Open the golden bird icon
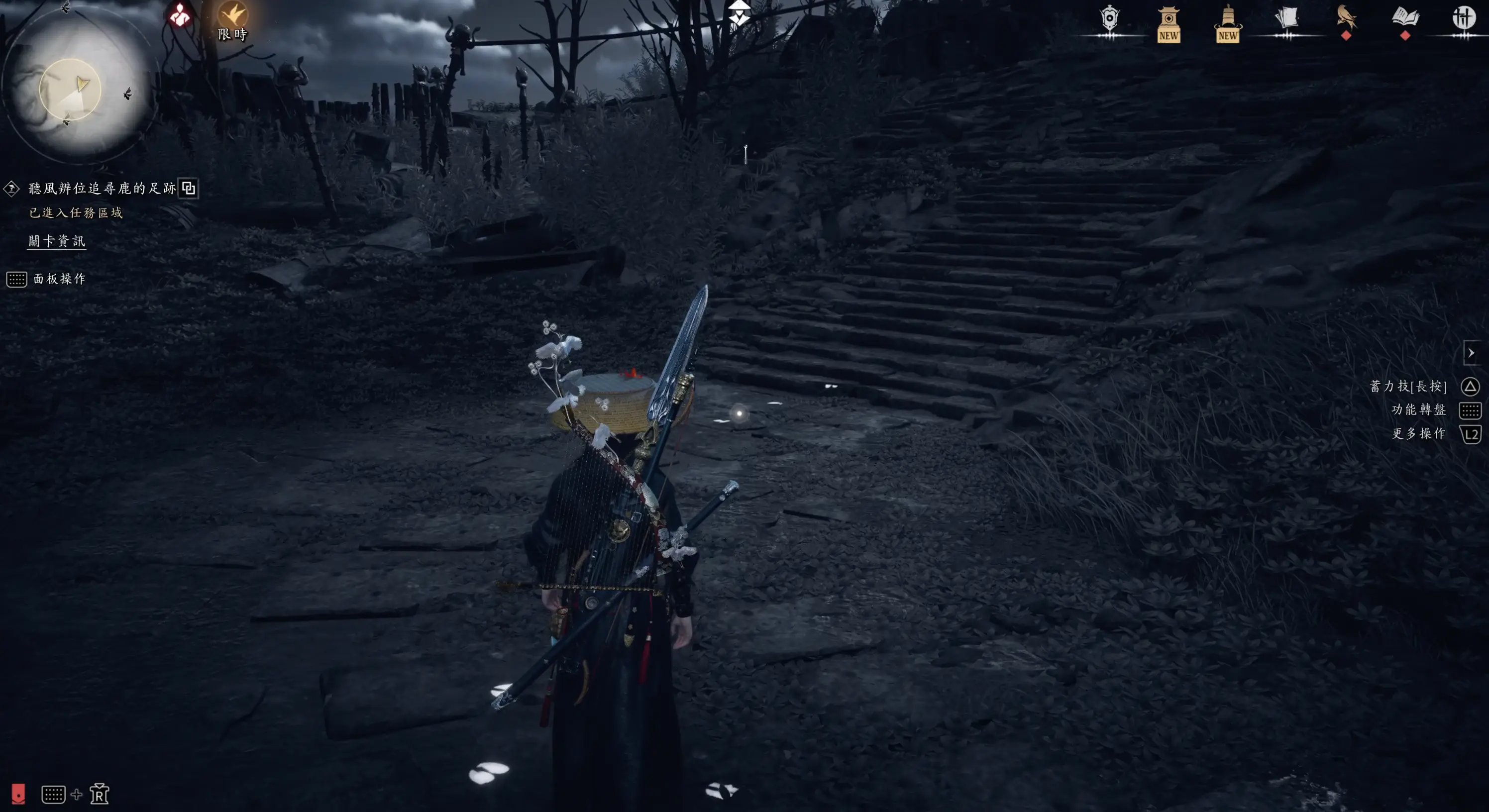Screen dimensions: 1489x812 click(x=1346, y=18)
